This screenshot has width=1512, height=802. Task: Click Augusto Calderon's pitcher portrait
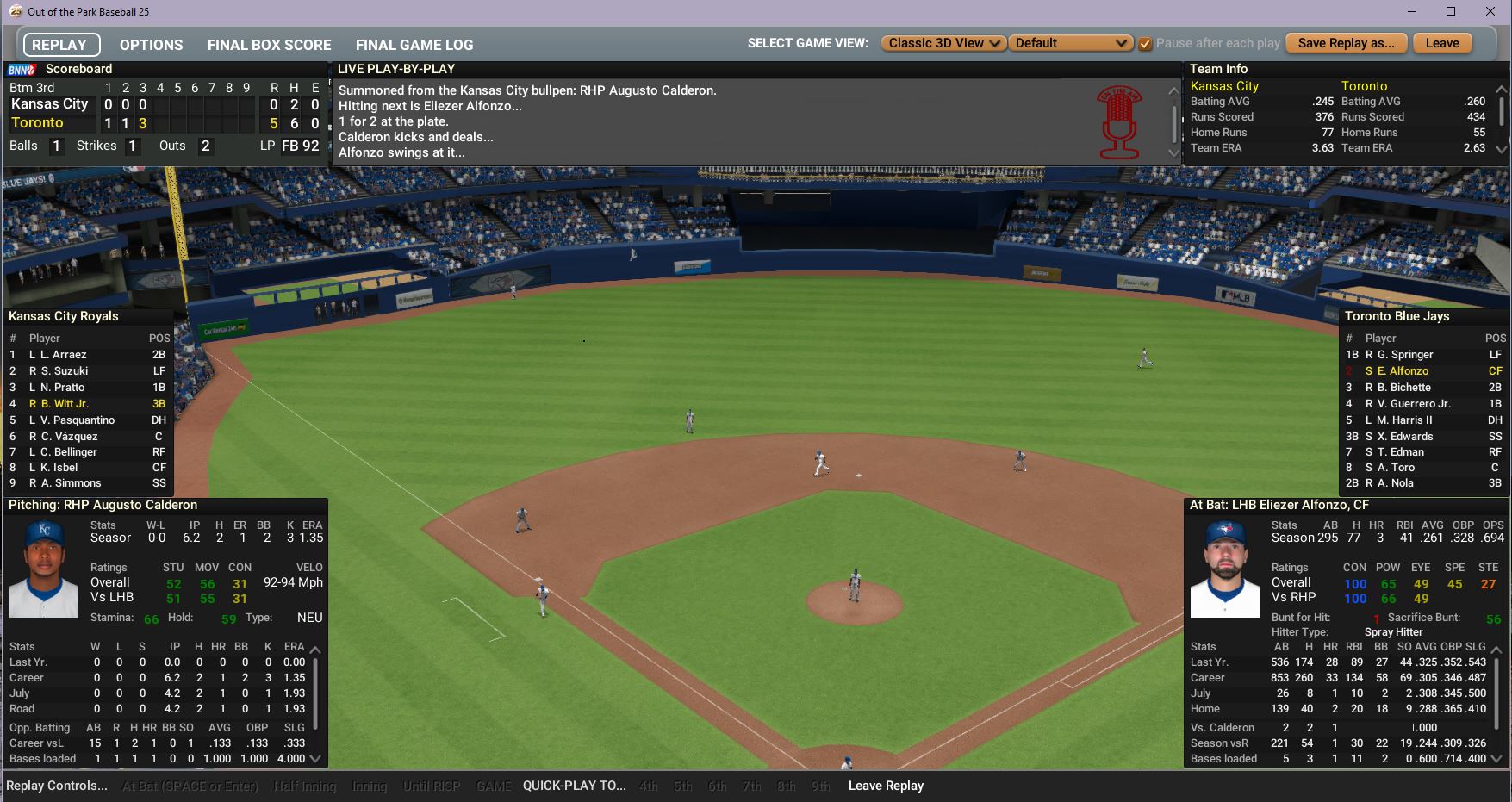[43, 569]
